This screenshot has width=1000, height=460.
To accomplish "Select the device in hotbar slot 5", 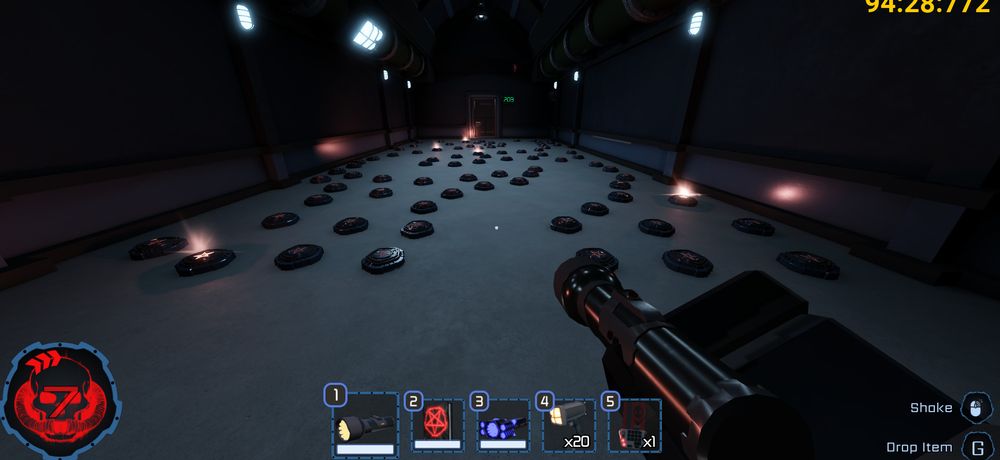I will tap(634, 427).
